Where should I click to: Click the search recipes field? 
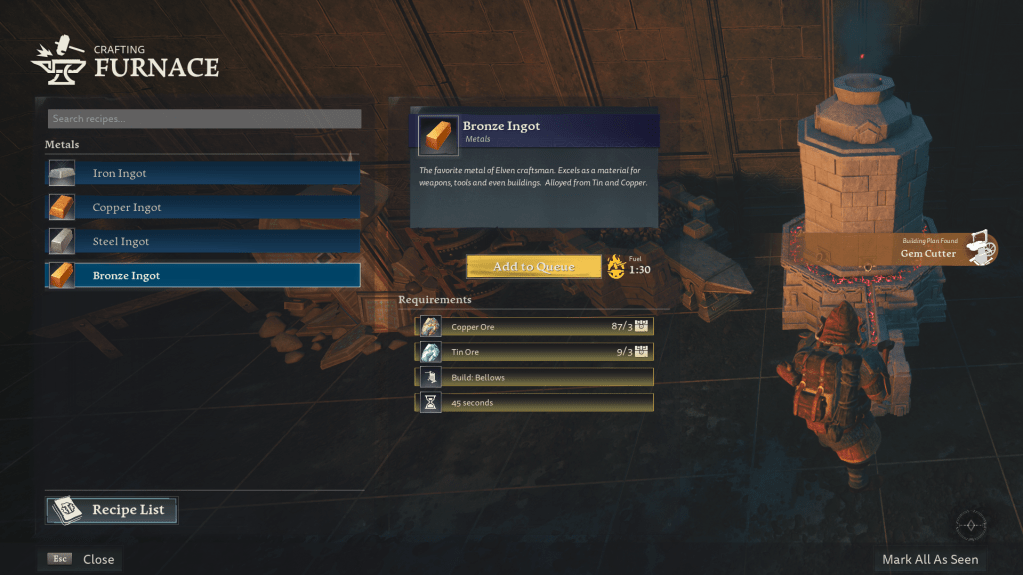[x=204, y=119]
